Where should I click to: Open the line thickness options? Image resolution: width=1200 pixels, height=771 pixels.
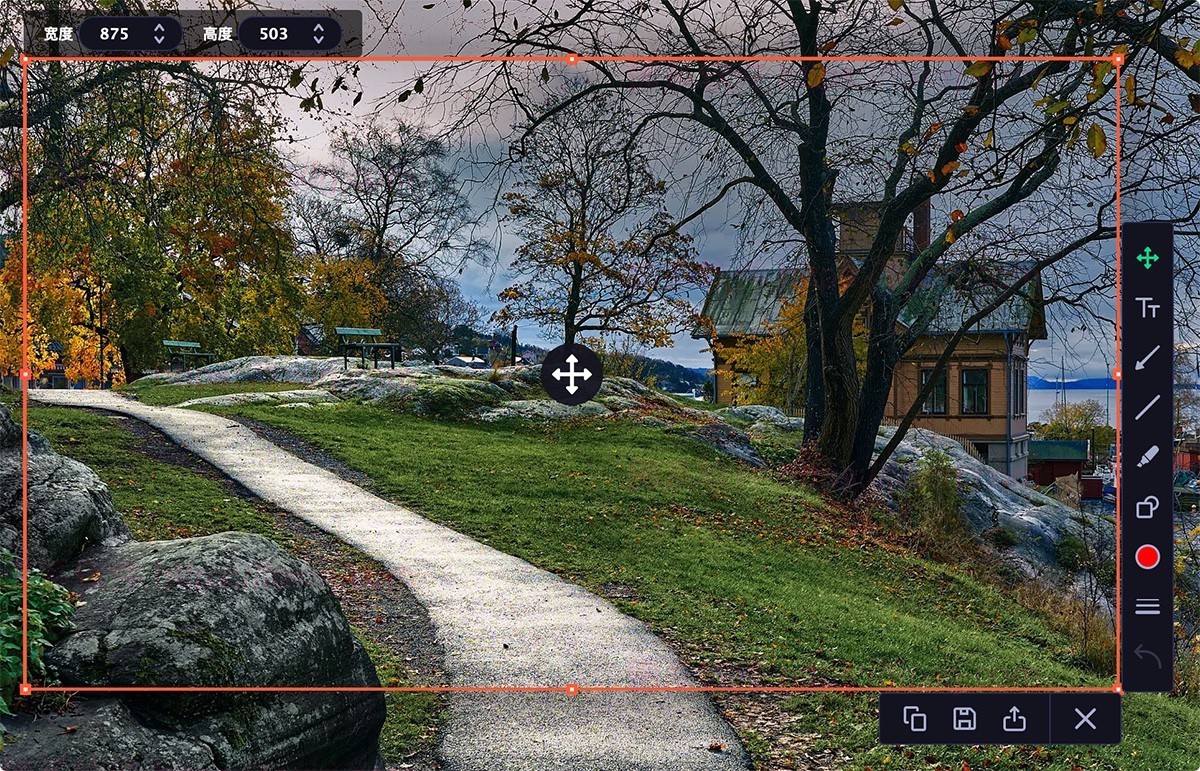click(x=1147, y=607)
